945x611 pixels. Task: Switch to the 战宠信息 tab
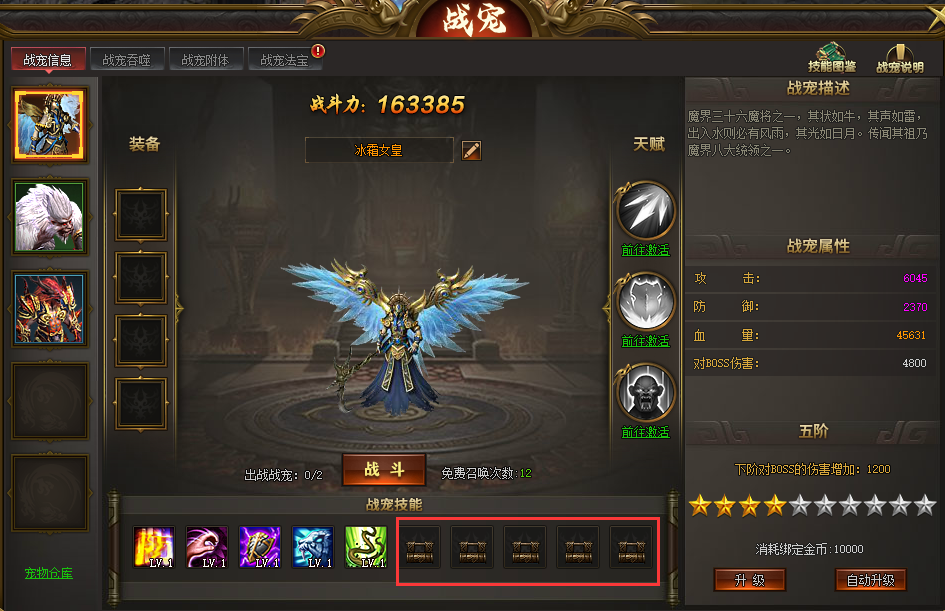click(x=47, y=60)
